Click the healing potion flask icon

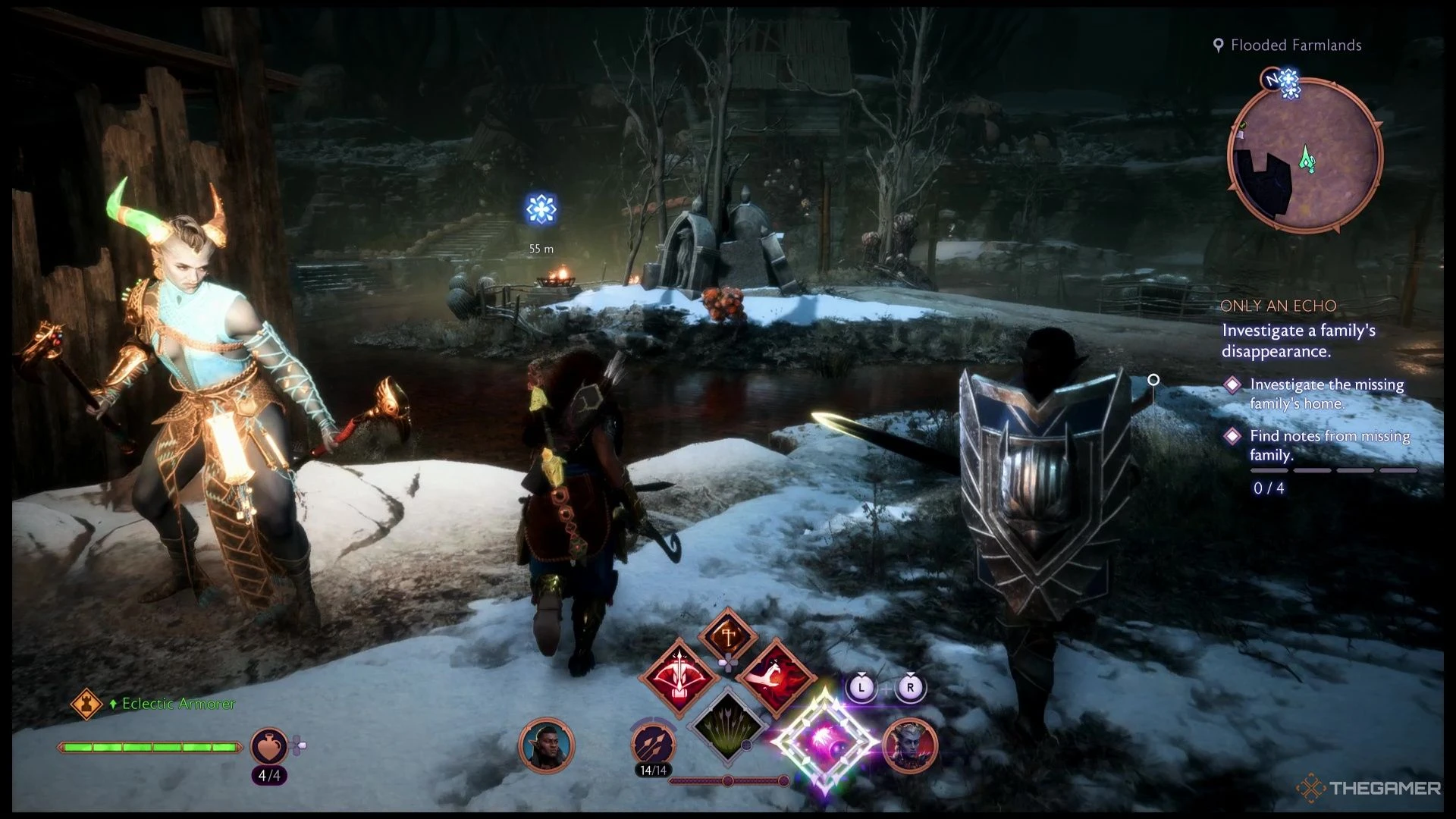(270, 747)
